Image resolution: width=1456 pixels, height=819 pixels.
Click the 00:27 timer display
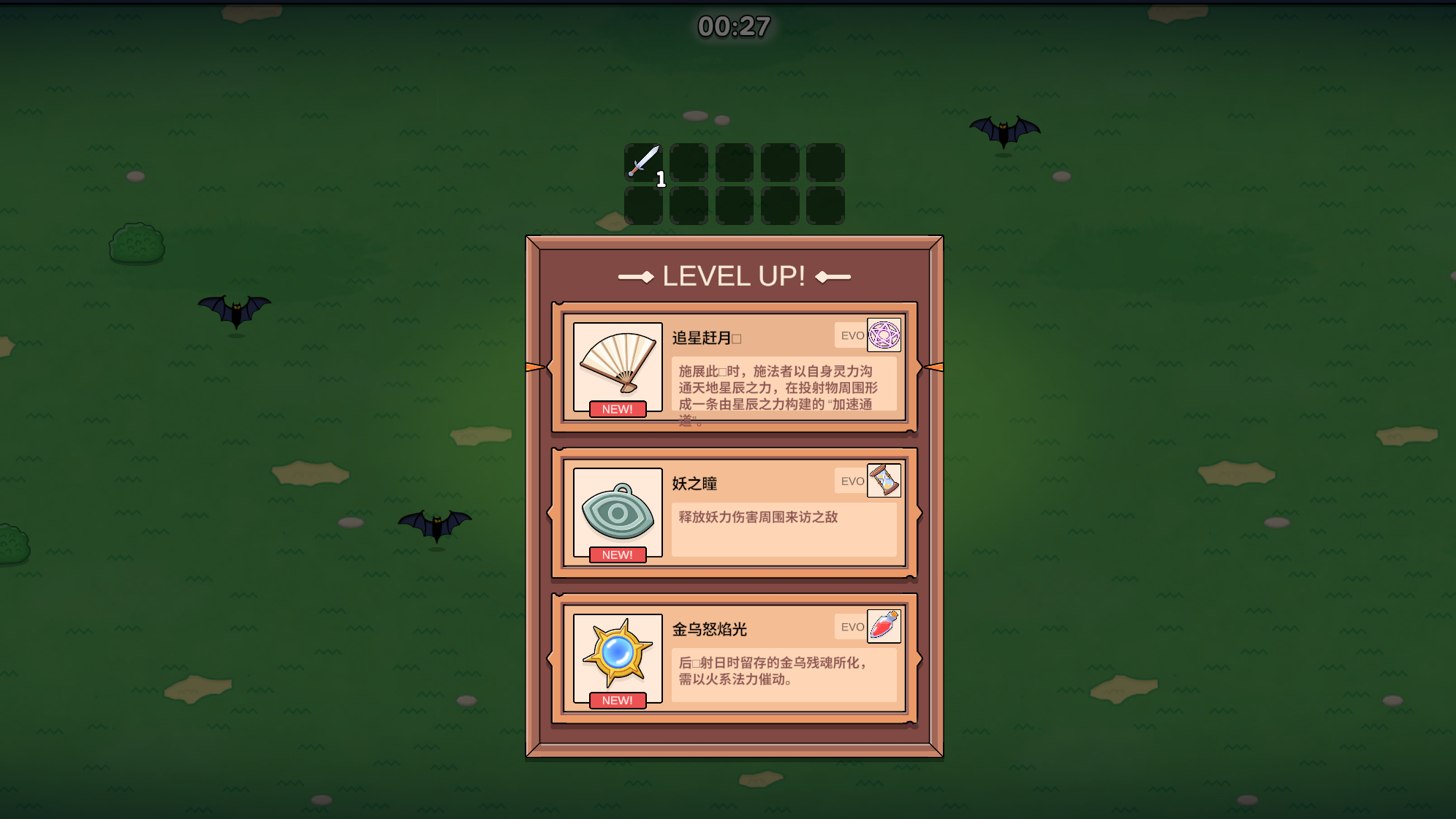coord(731,28)
